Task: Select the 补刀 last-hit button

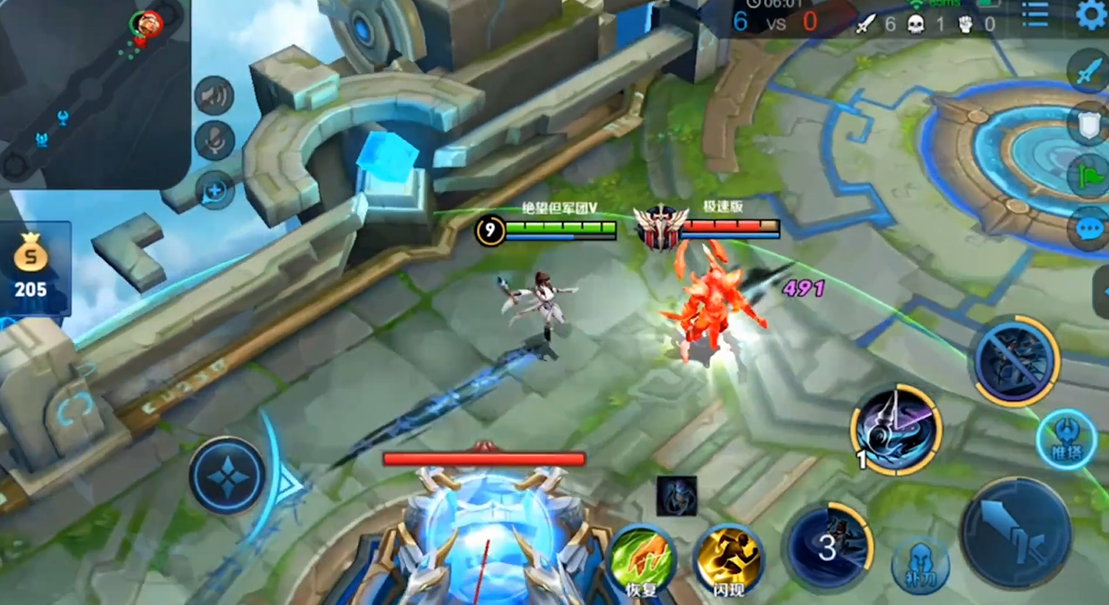Action: [x=920, y=567]
